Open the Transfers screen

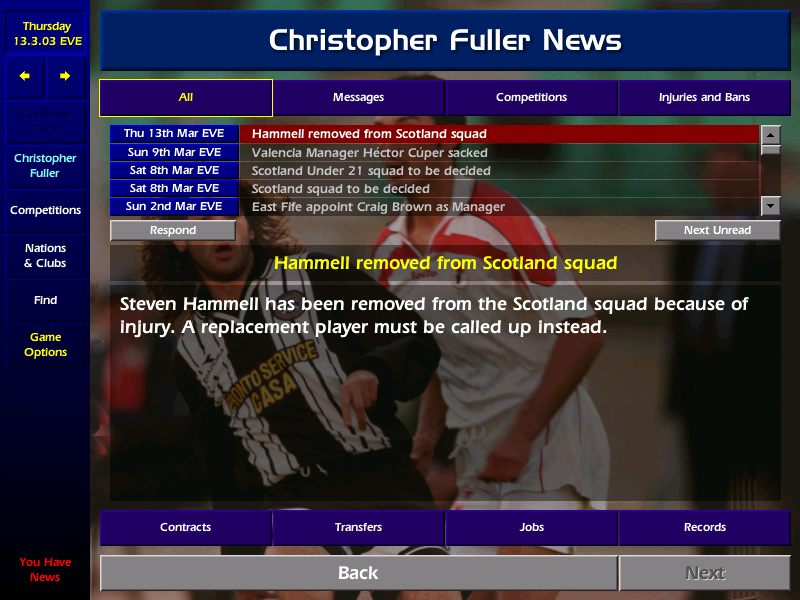[358, 527]
